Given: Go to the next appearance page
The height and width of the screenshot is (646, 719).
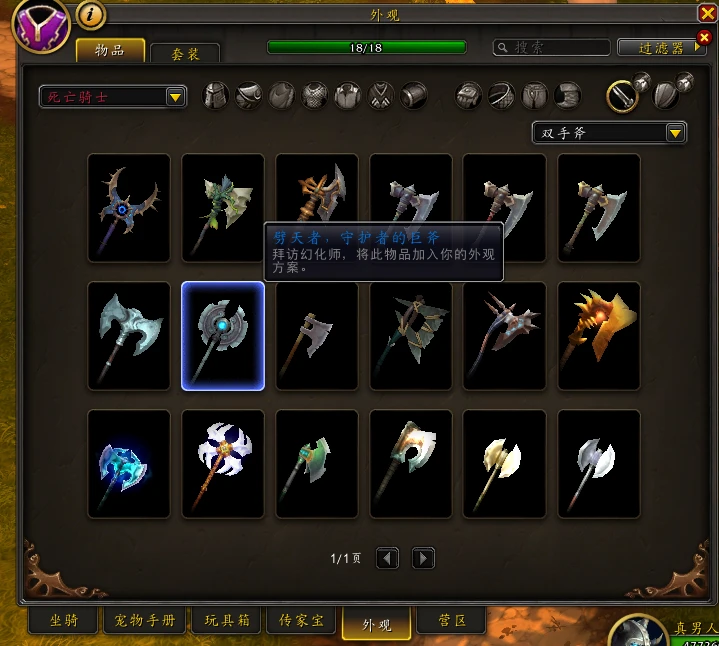Looking at the screenshot, I should [423, 558].
